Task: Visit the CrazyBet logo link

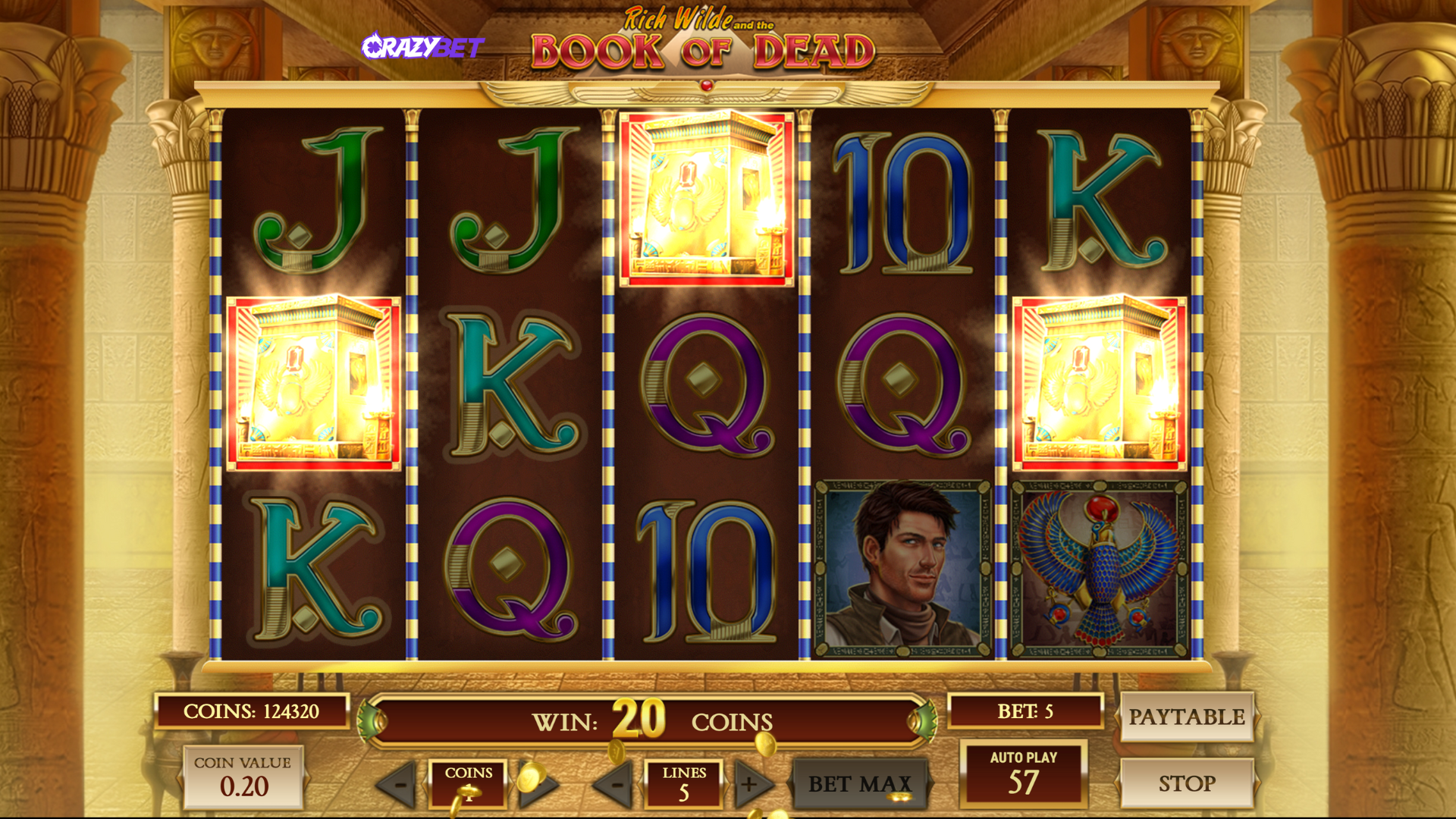Action: tap(422, 47)
